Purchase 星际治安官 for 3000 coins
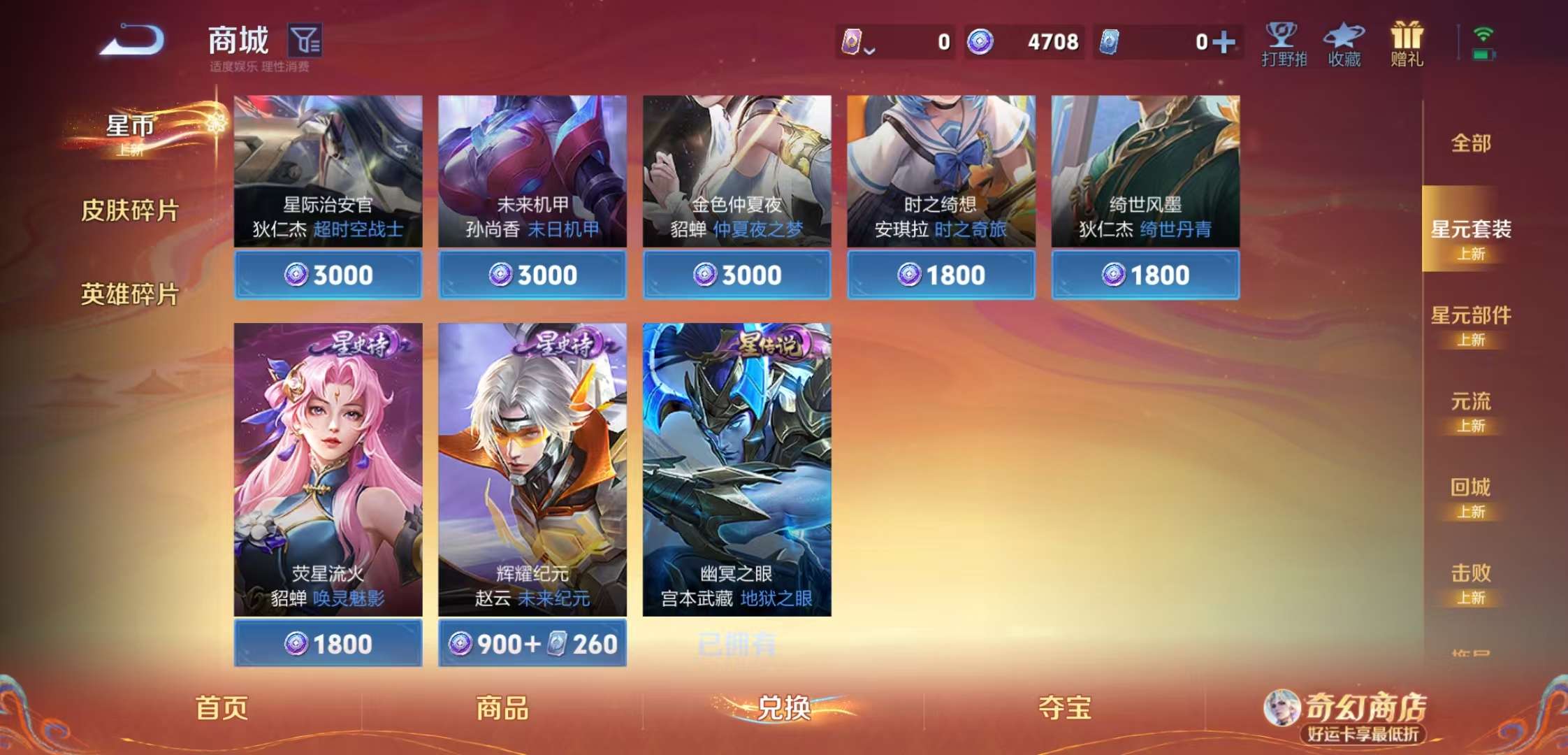1568x755 pixels. coord(327,275)
